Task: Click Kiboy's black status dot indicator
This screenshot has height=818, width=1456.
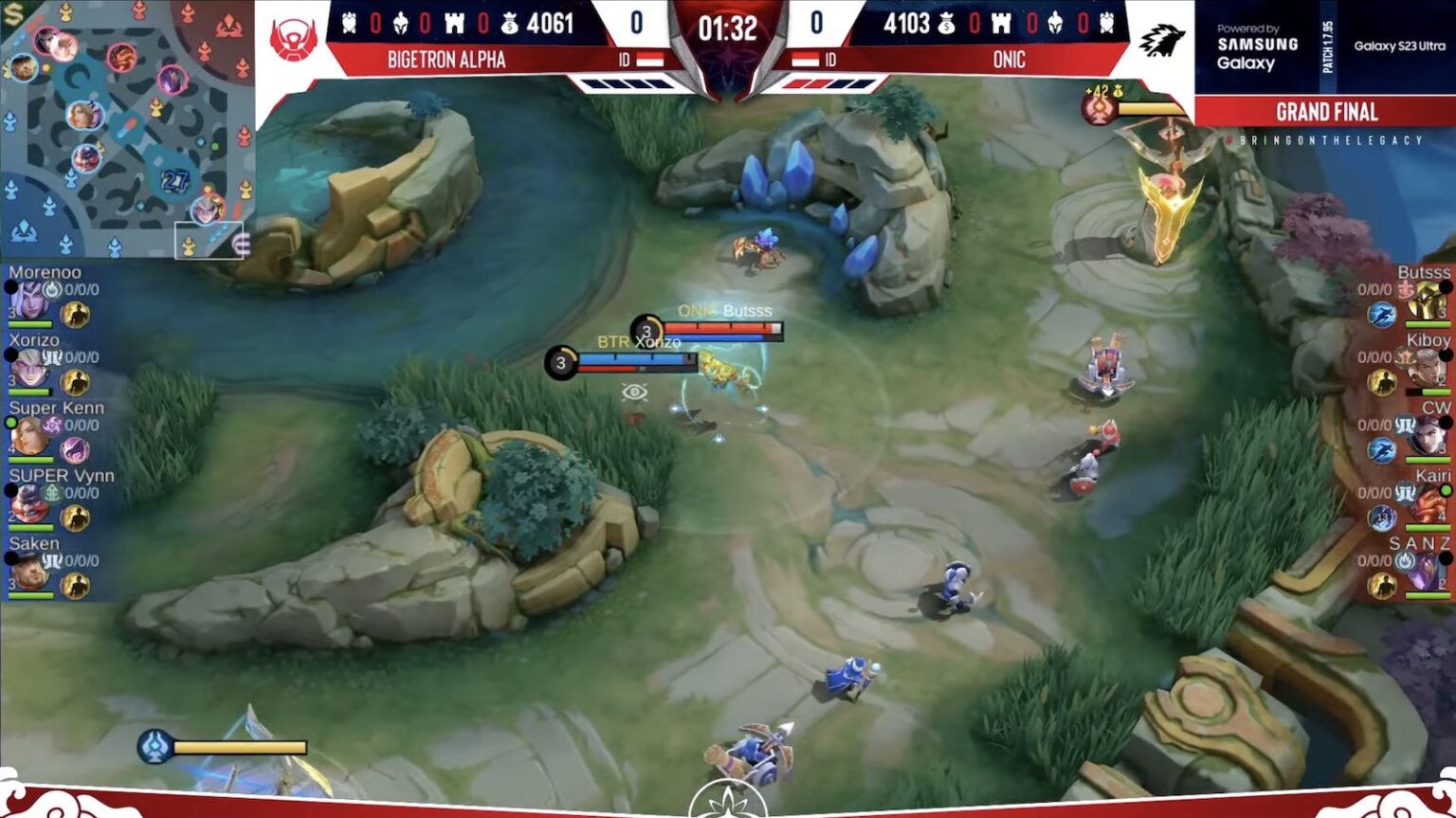Action: pos(1445,354)
